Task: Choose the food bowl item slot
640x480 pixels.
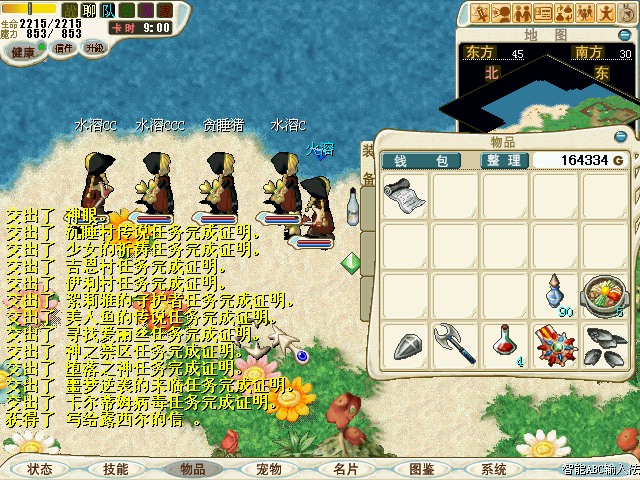Action: pos(604,295)
